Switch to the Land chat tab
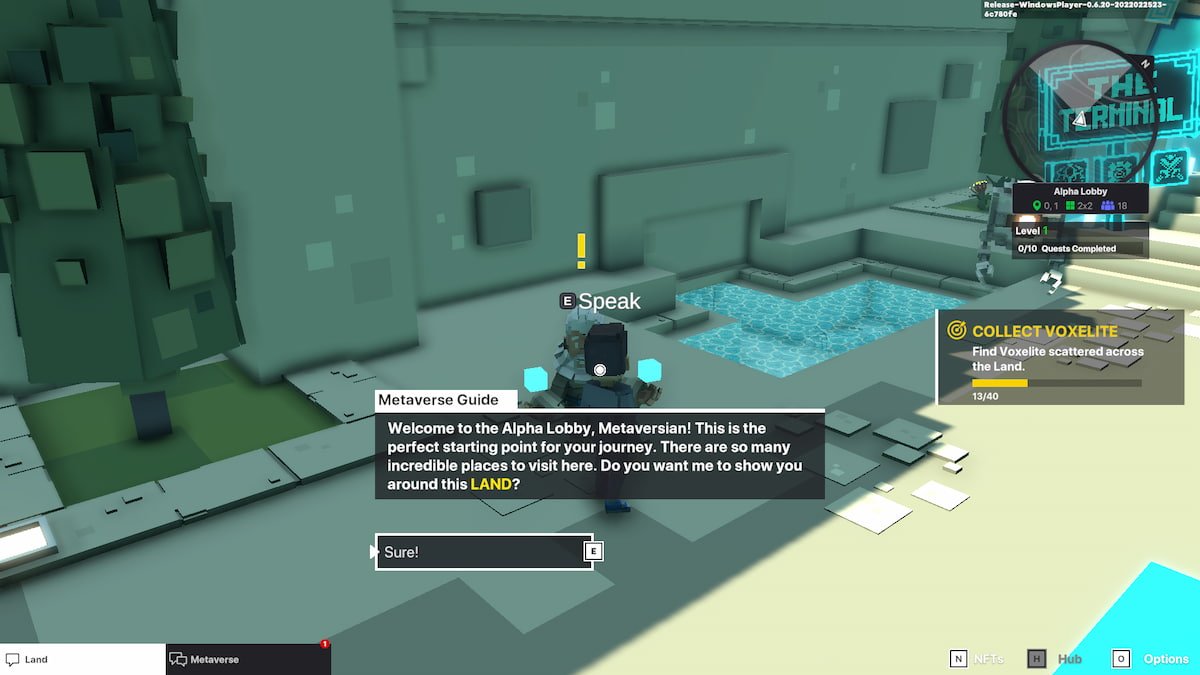 [x=82, y=659]
